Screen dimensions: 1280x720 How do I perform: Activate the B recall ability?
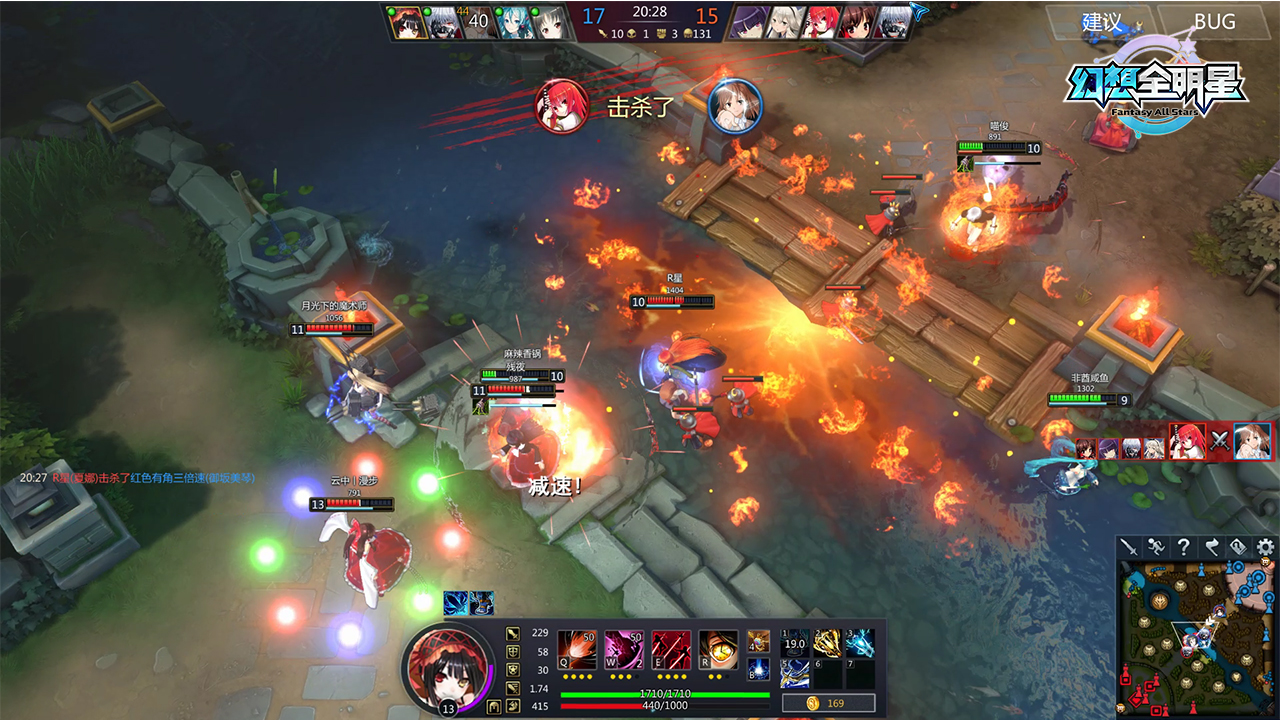[x=758, y=670]
